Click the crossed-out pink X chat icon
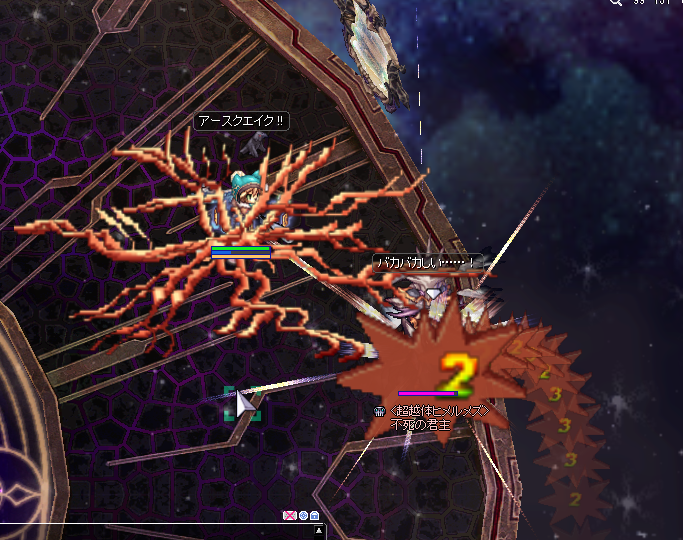Image resolution: width=683 pixels, height=540 pixels. 290,515
